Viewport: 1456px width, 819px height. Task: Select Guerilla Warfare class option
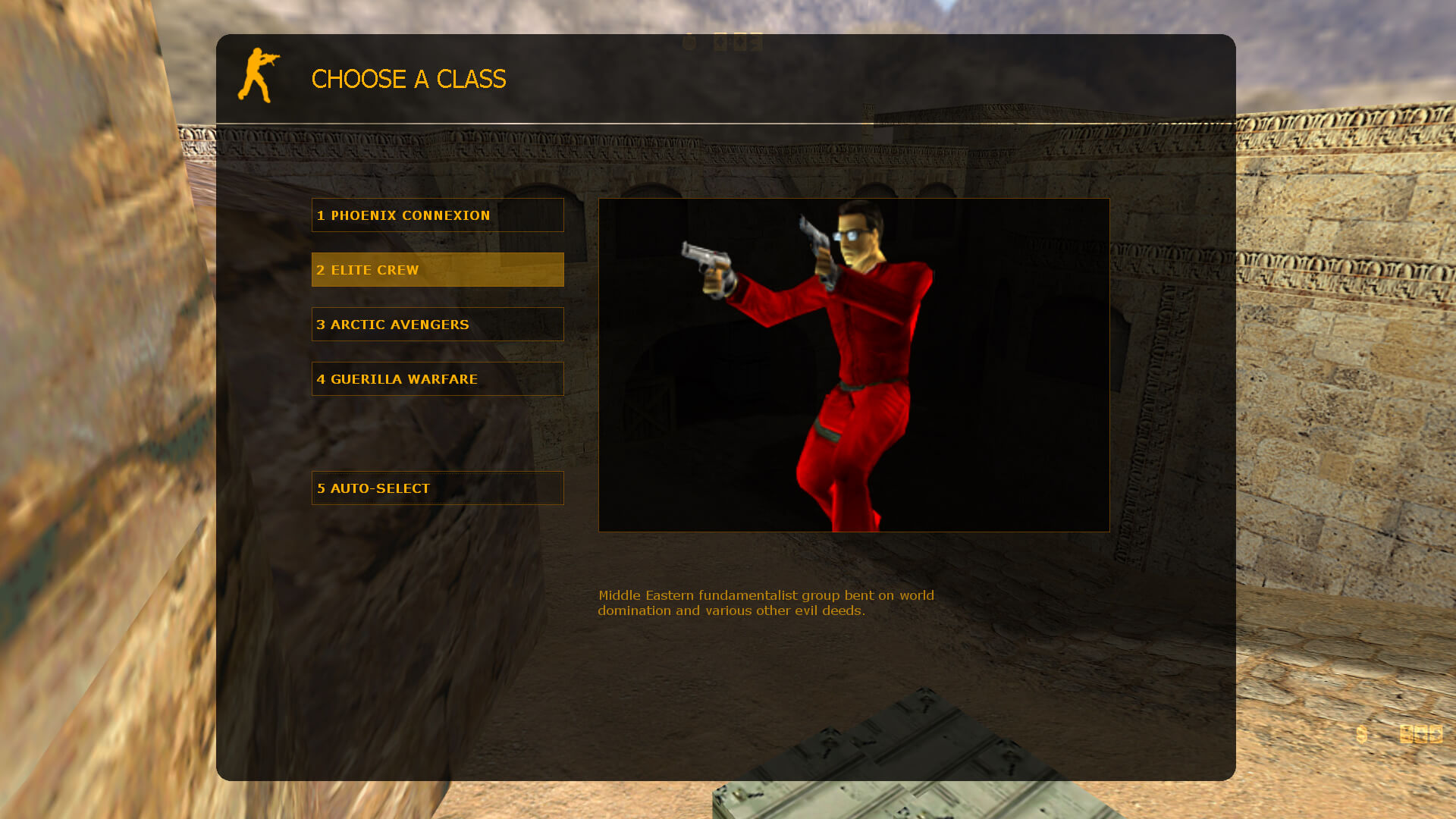(x=438, y=379)
